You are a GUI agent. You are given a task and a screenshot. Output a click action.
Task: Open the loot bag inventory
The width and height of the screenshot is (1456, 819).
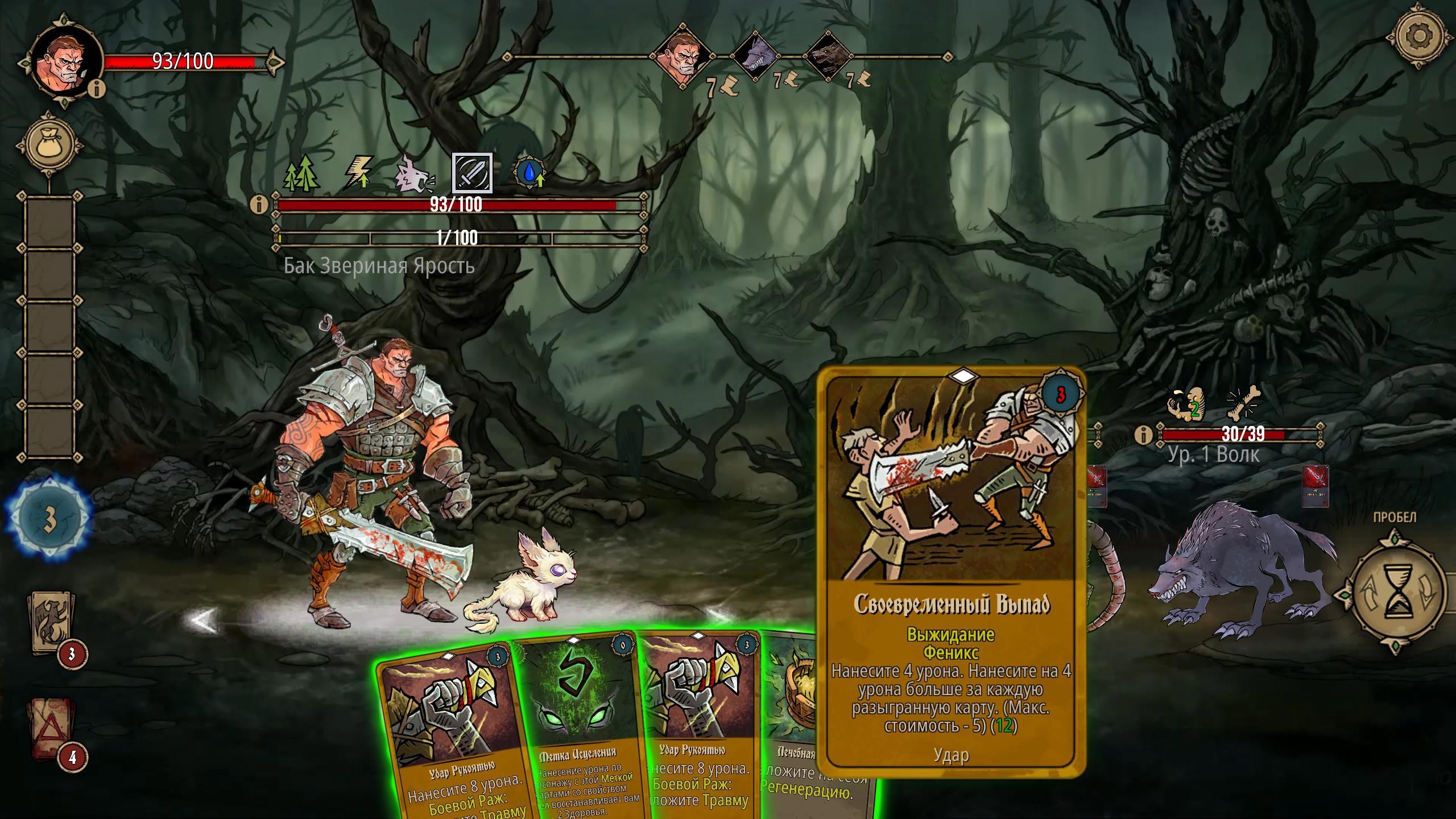[x=51, y=145]
